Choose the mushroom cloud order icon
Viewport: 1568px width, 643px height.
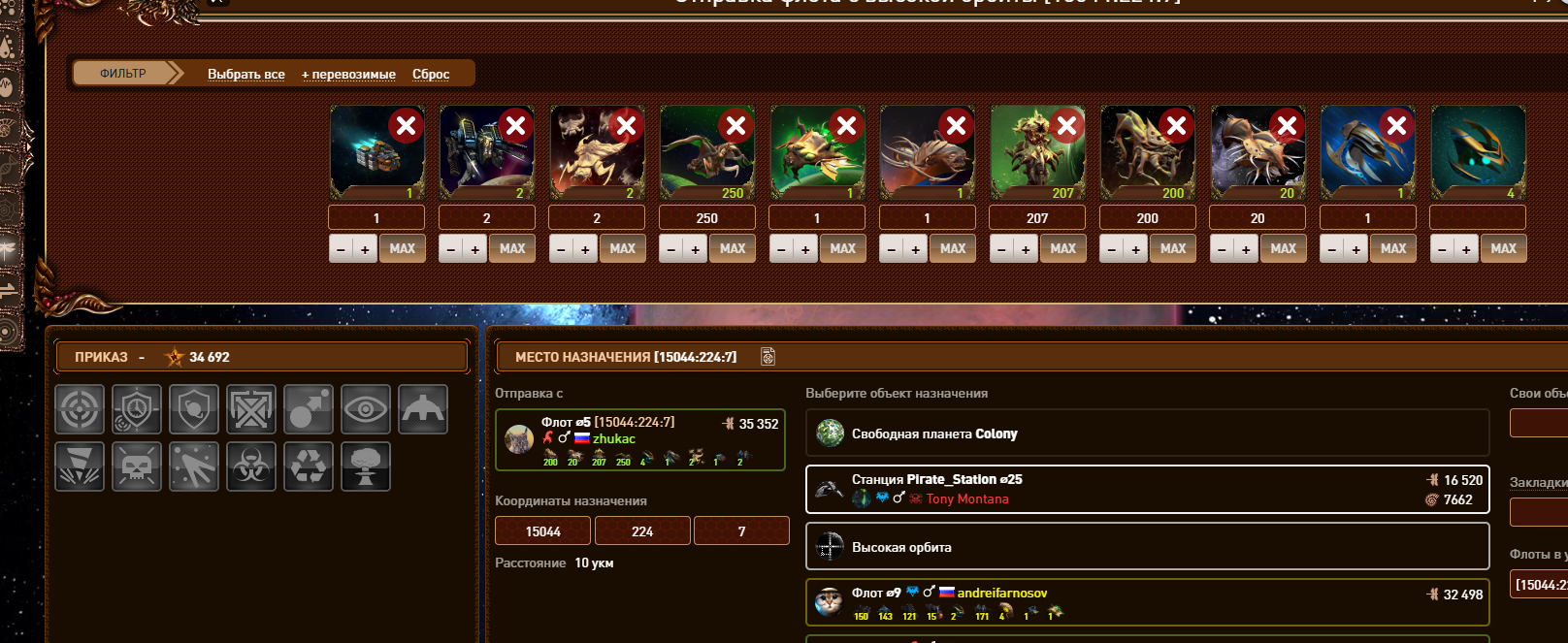366,466
